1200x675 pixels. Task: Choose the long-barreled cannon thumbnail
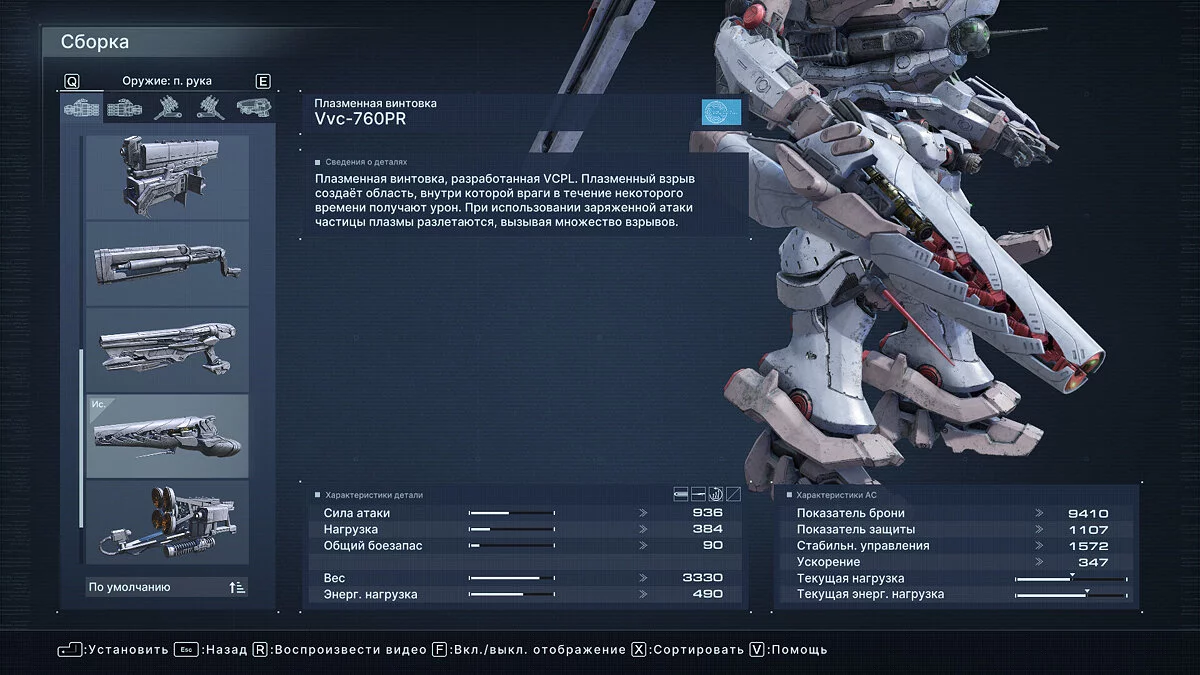(167, 263)
